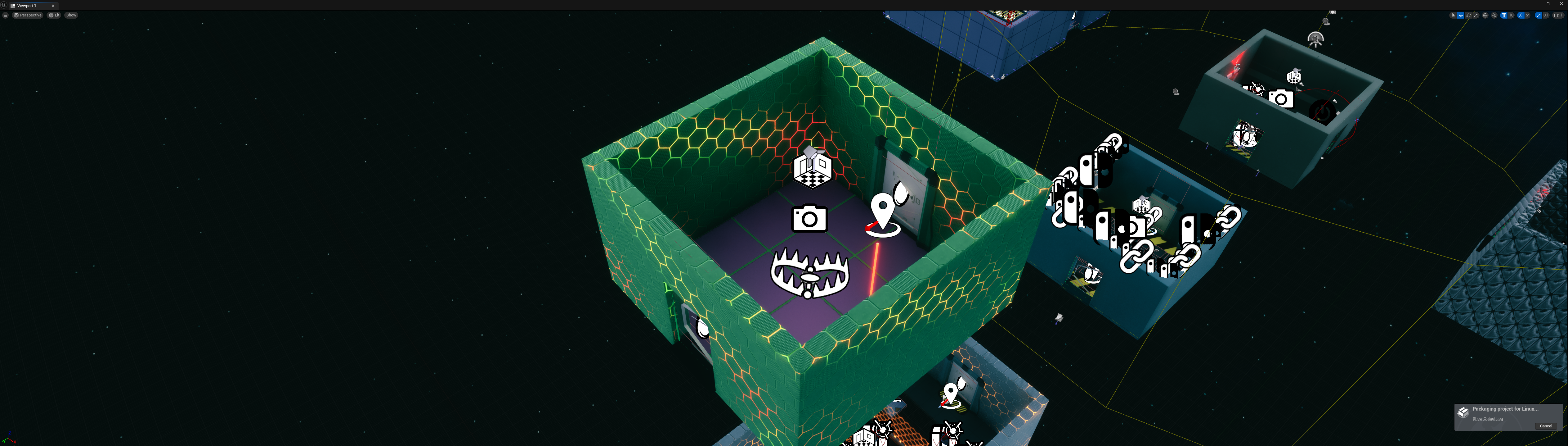Screen dimensions: 1568x446
Task: Open the viewport hamburger options menu
Action: coord(6,15)
